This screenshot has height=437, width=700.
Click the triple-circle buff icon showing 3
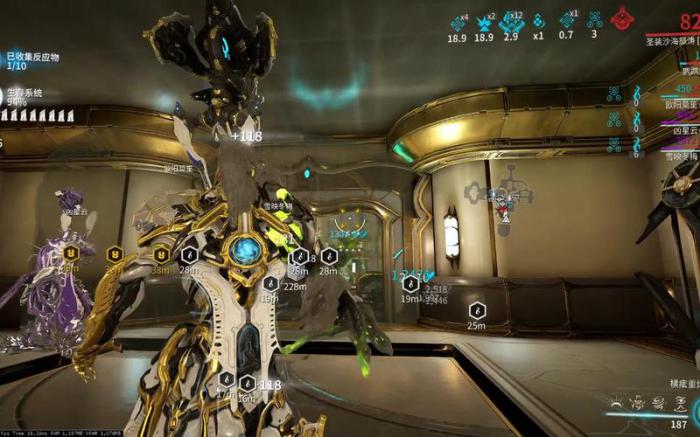click(595, 20)
